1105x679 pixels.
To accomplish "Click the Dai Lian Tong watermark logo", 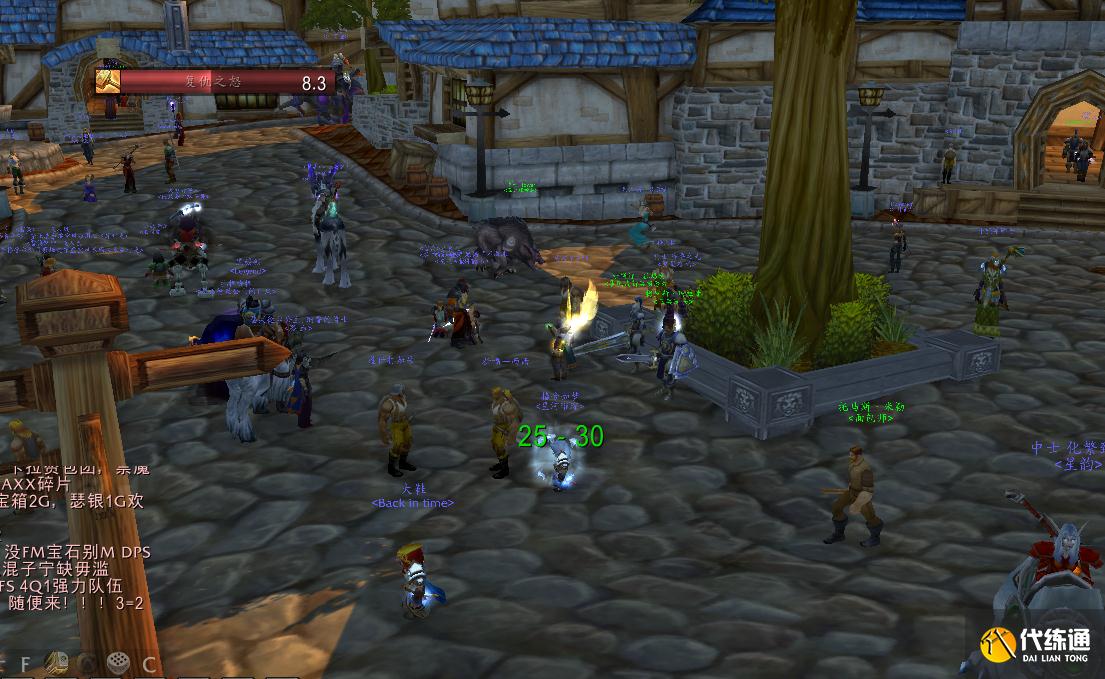I will click(1035, 643).
